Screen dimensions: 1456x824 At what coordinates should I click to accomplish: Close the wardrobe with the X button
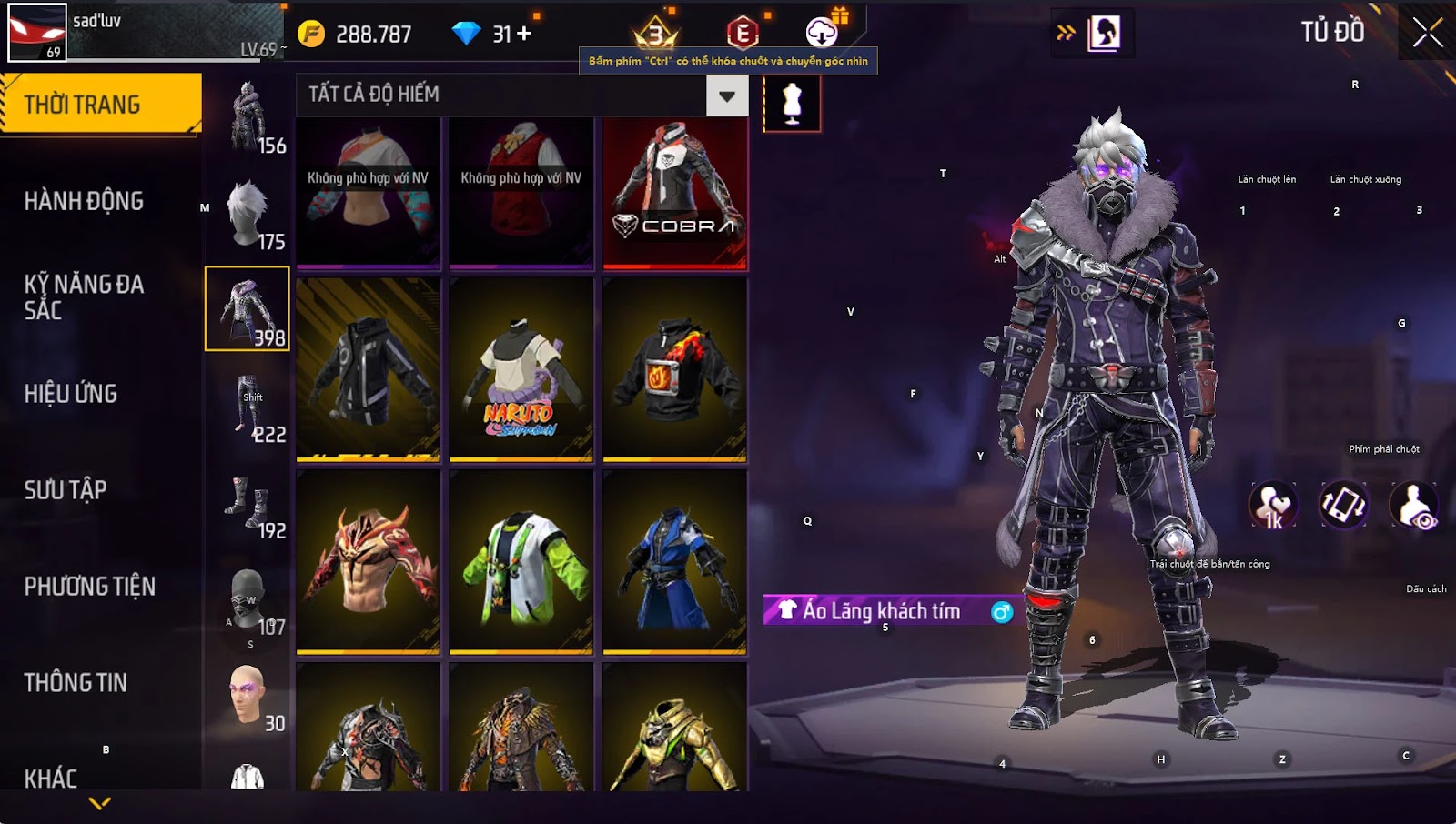pos(1427,33)
